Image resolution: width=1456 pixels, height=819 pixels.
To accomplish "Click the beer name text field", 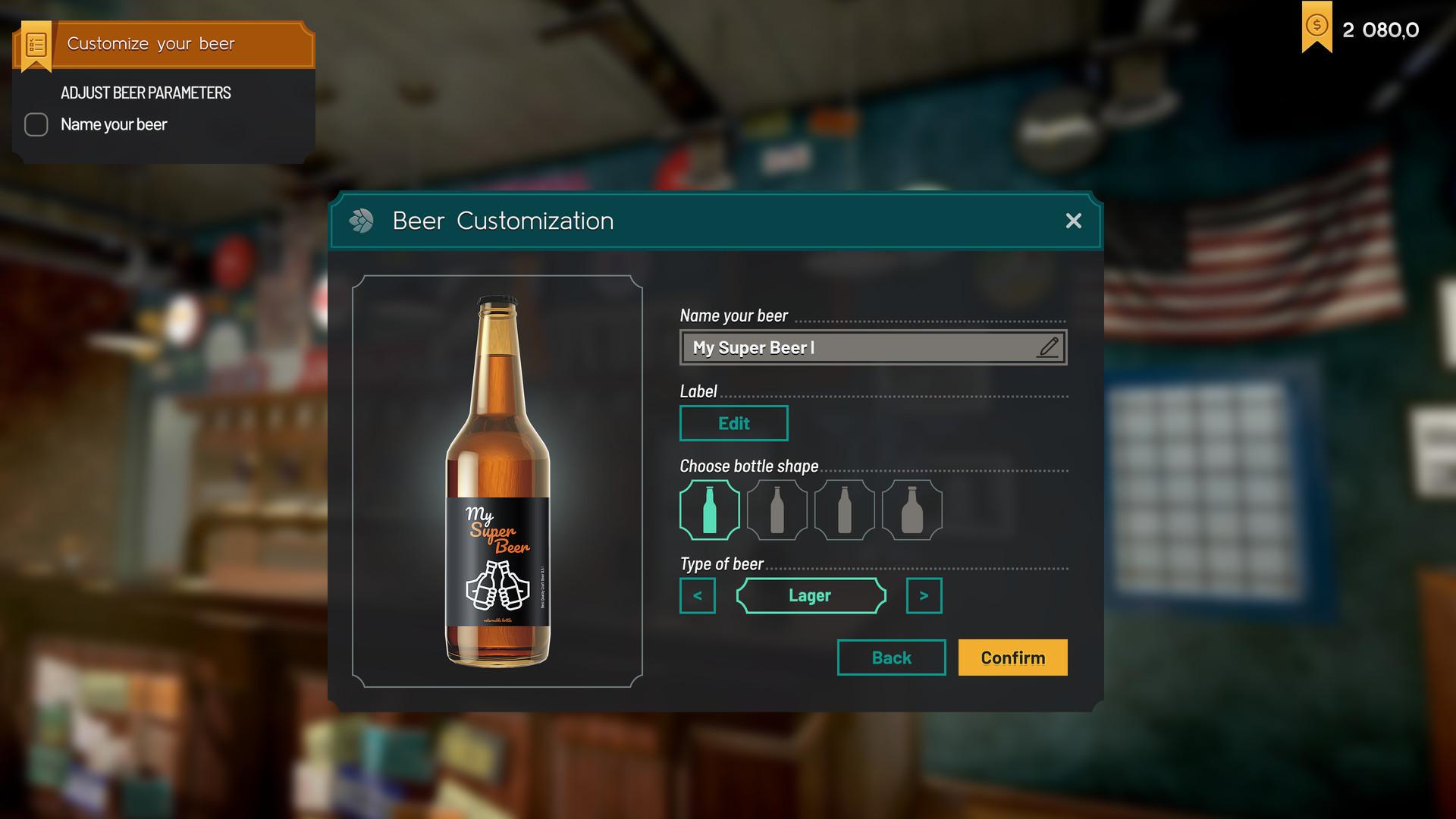I will [857, 348].
